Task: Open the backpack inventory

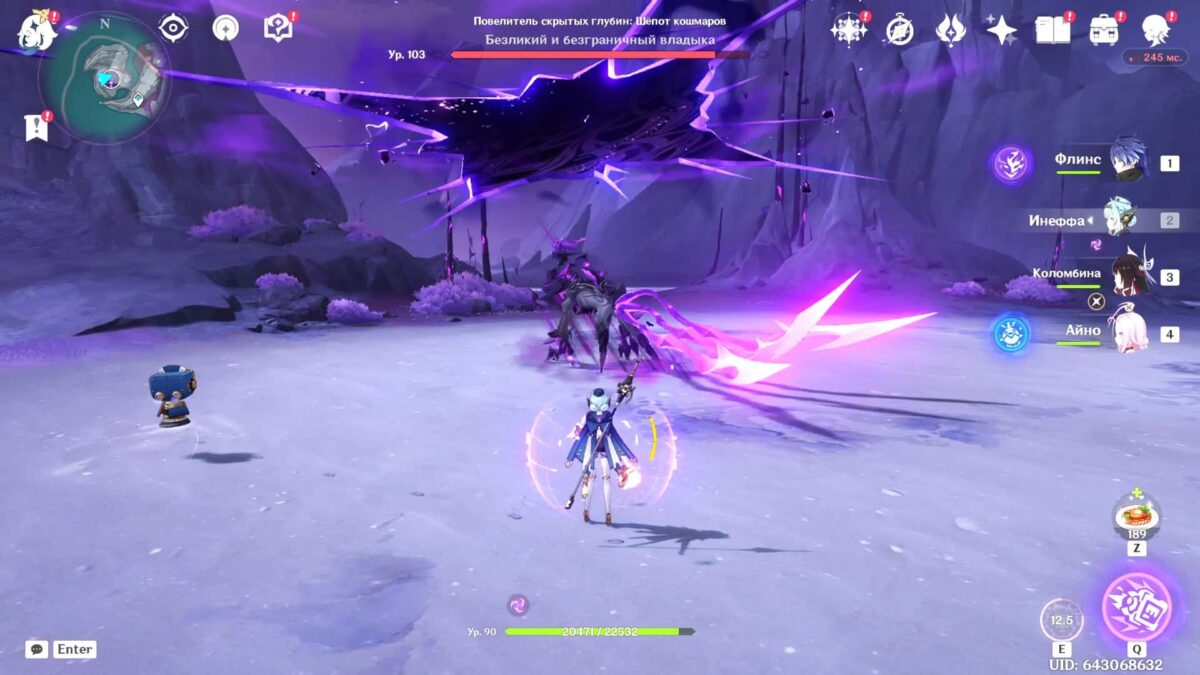Action: [1105, 30]
